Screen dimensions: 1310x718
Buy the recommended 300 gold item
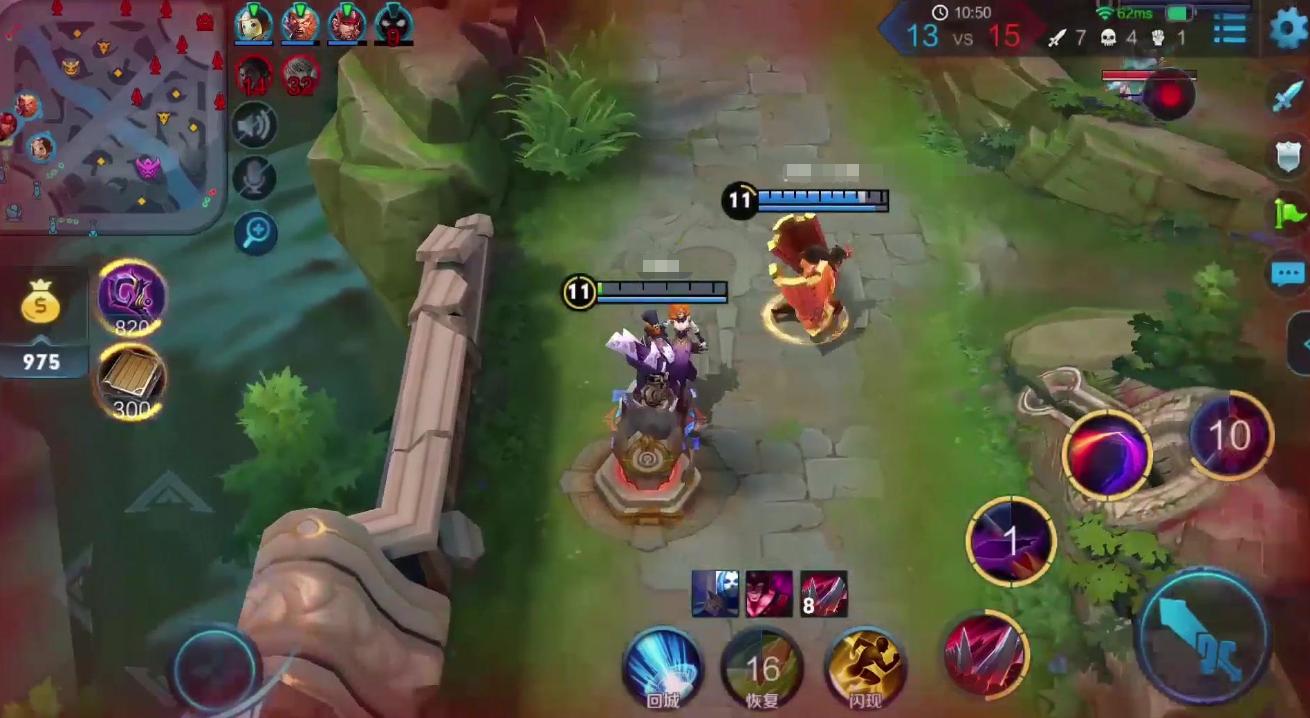click(131, 380)
